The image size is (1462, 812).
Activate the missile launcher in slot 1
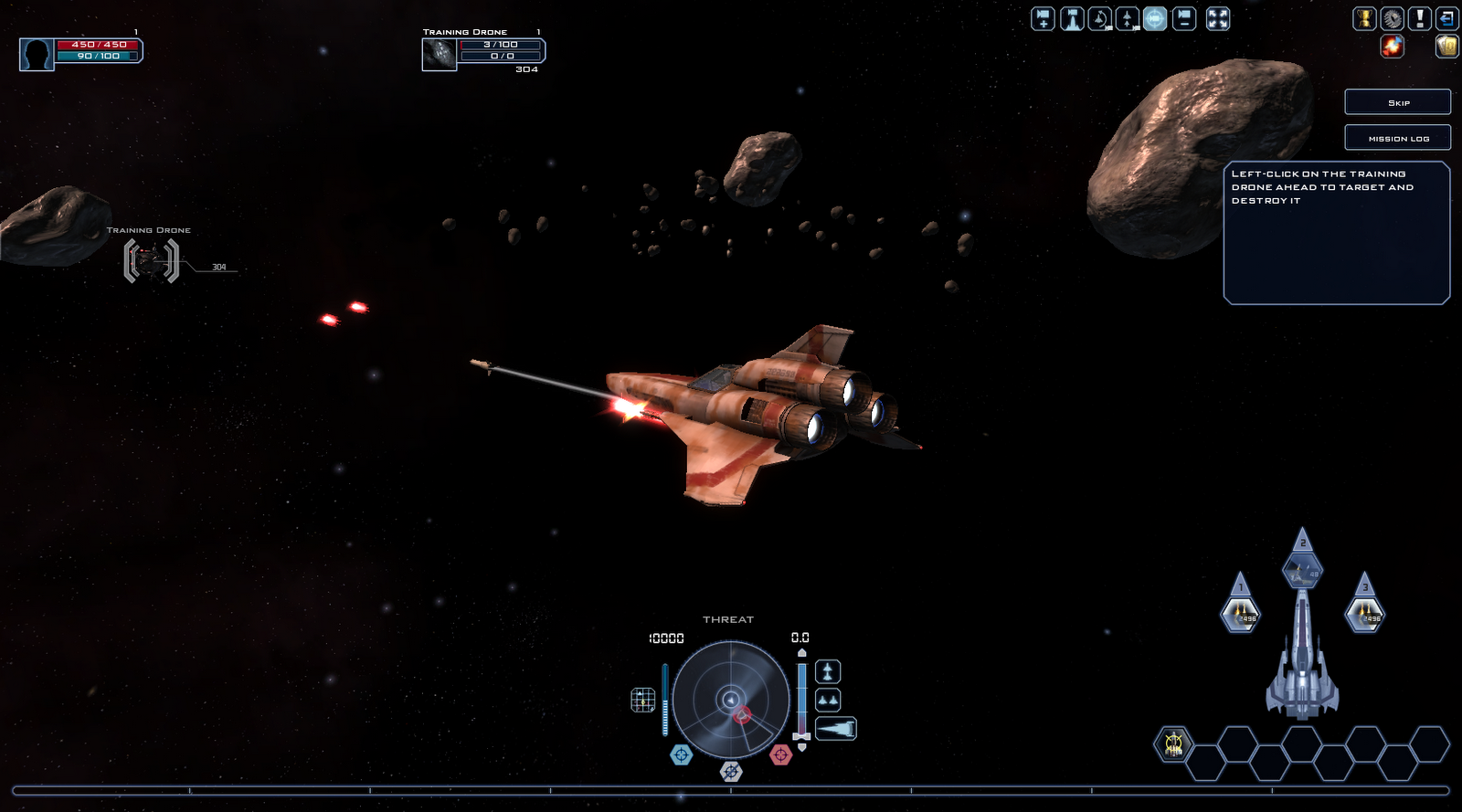(1240, 615)
